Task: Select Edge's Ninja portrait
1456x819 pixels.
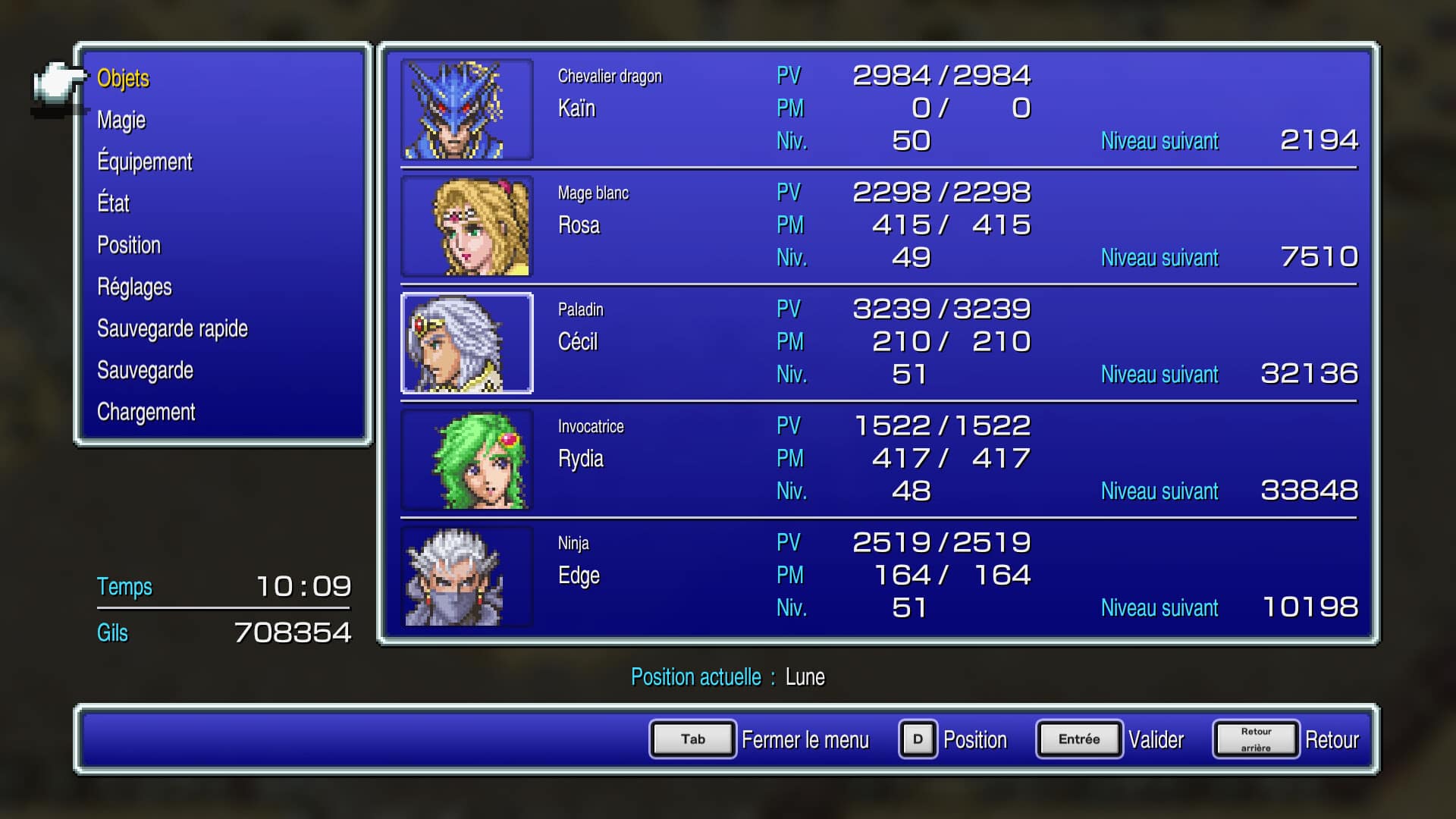Action: click(466, 576)
